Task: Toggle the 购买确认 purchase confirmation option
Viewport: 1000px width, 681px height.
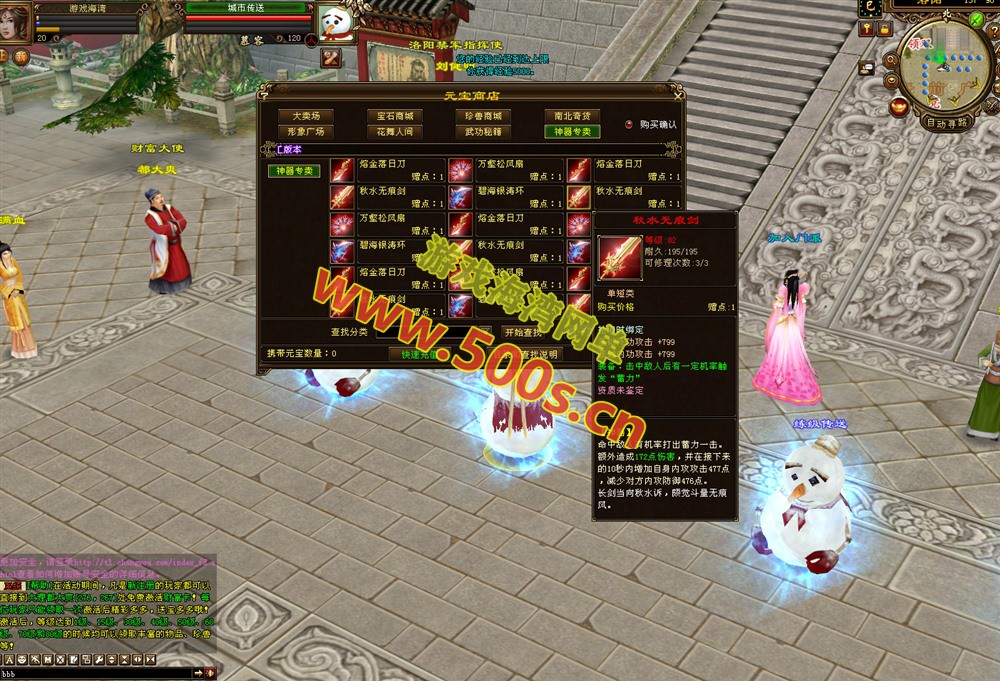Action: click(629, 125)
